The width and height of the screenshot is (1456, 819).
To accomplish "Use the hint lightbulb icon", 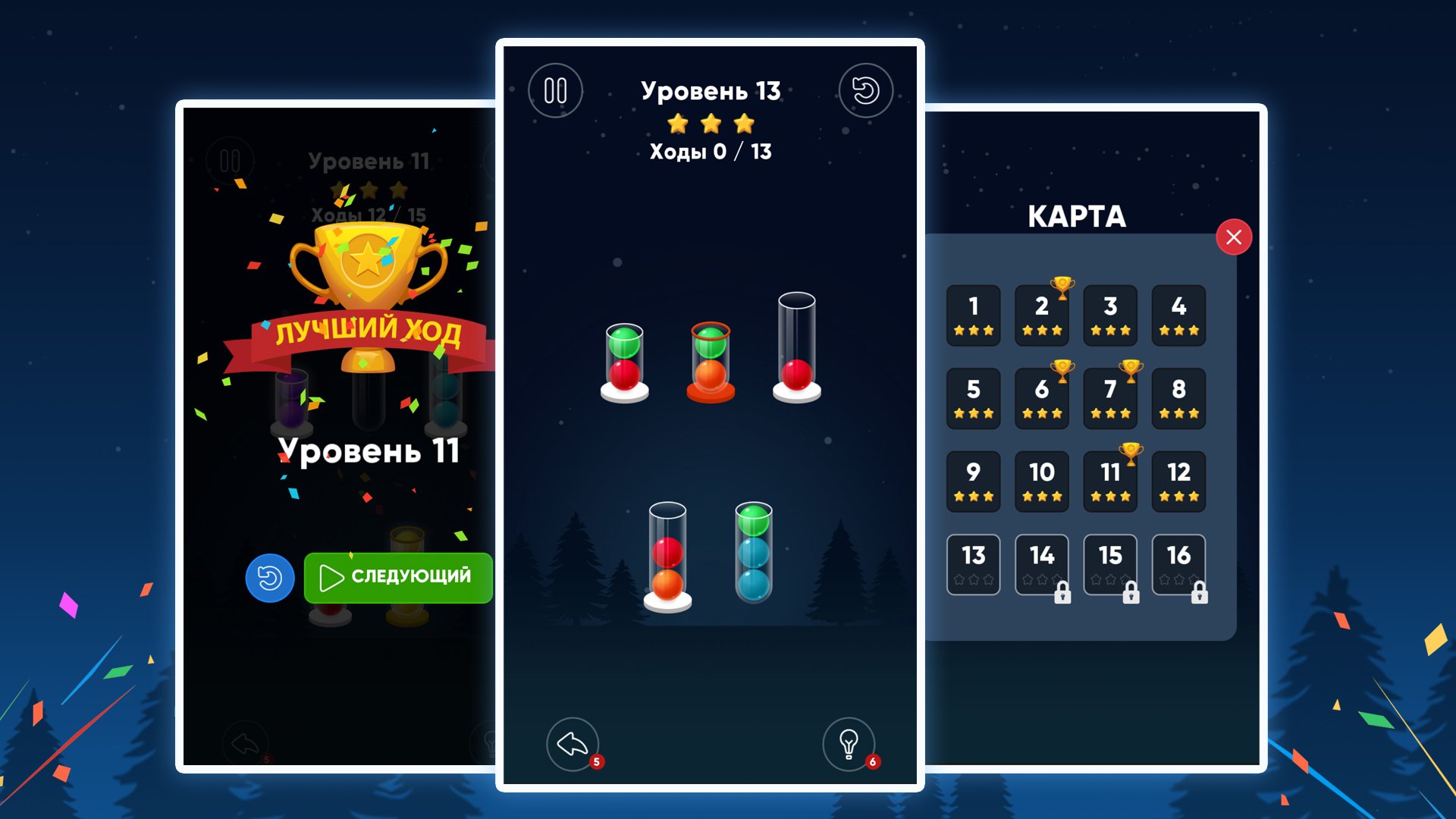I will (x=849, y=745).
